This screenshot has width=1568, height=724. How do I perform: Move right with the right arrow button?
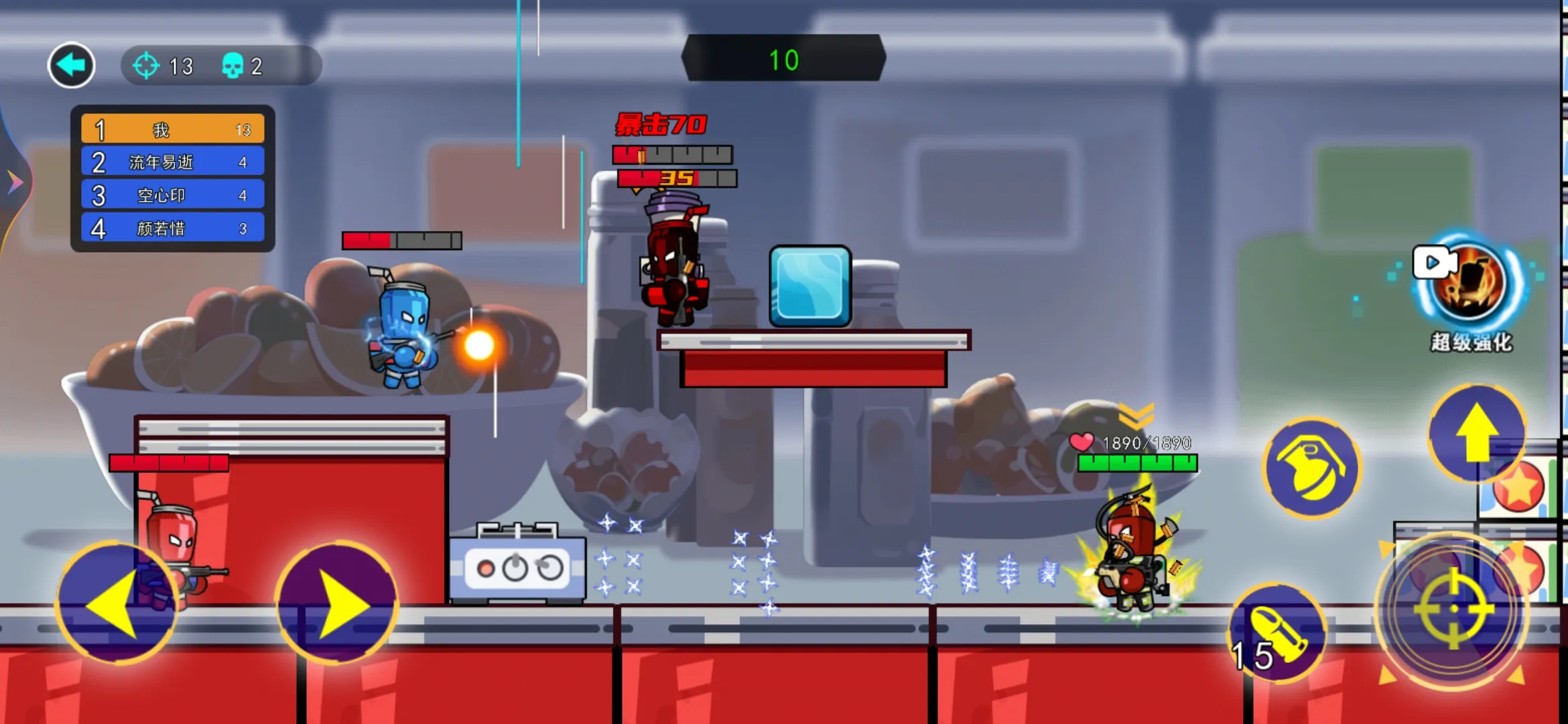[x=337, y=603]
